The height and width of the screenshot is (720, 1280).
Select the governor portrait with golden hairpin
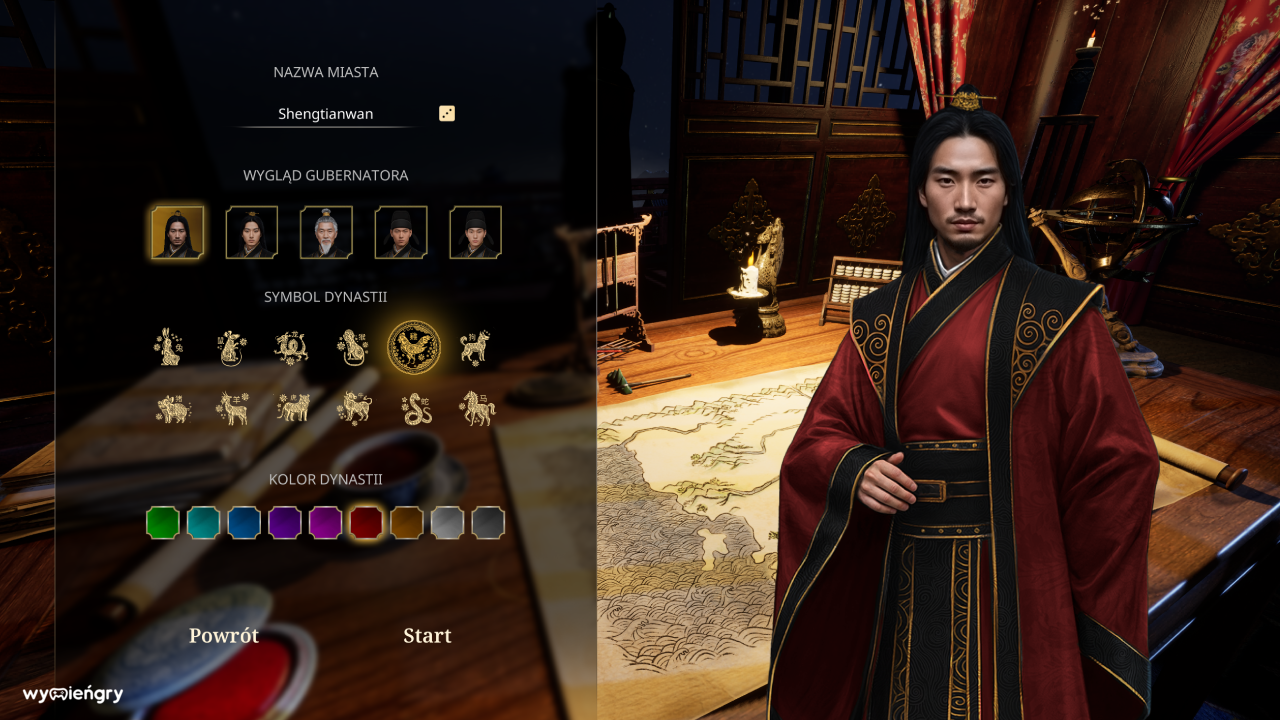click(252, 232)
